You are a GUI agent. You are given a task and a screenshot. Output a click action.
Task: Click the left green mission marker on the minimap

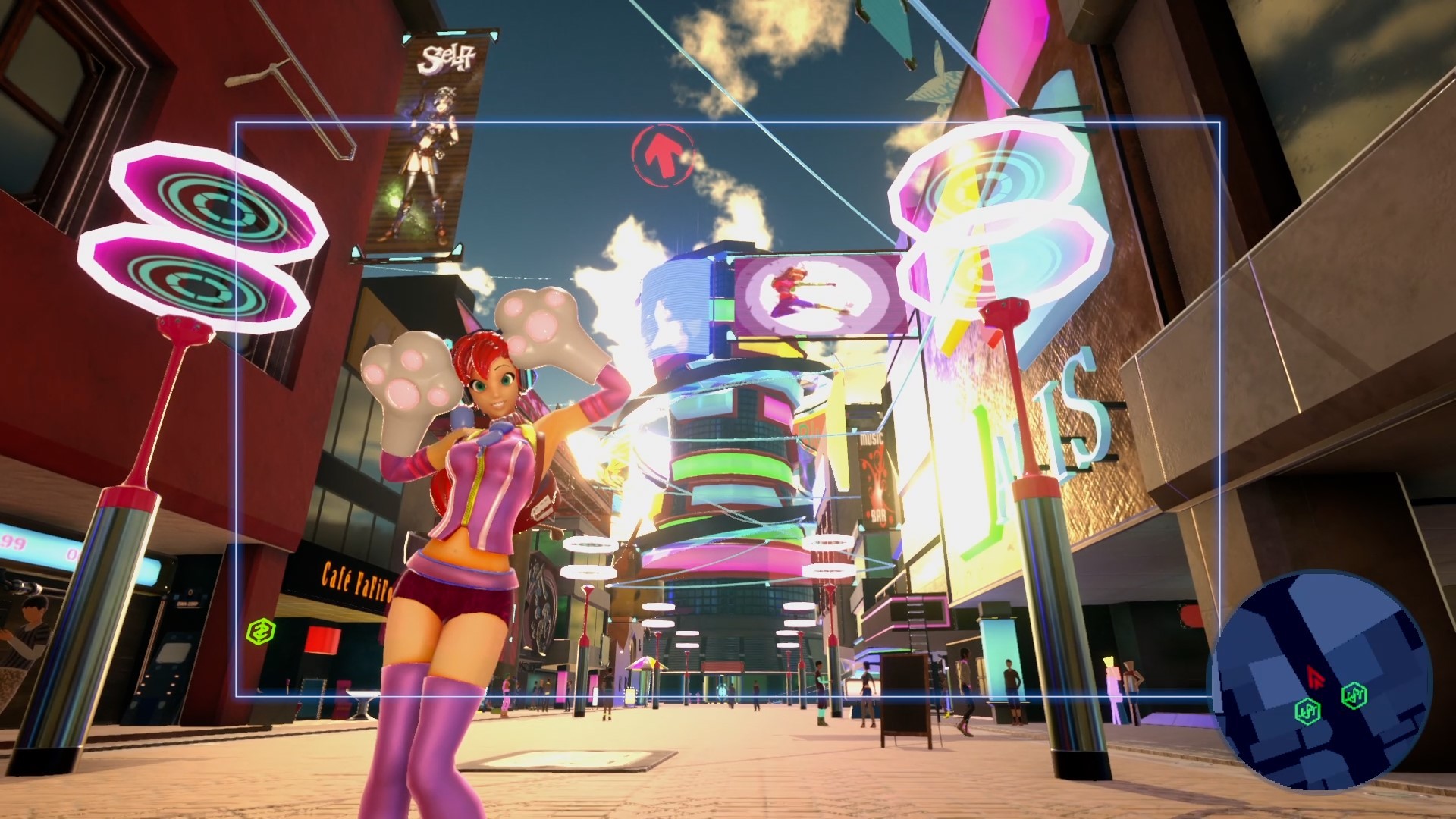coord(1308,710)
